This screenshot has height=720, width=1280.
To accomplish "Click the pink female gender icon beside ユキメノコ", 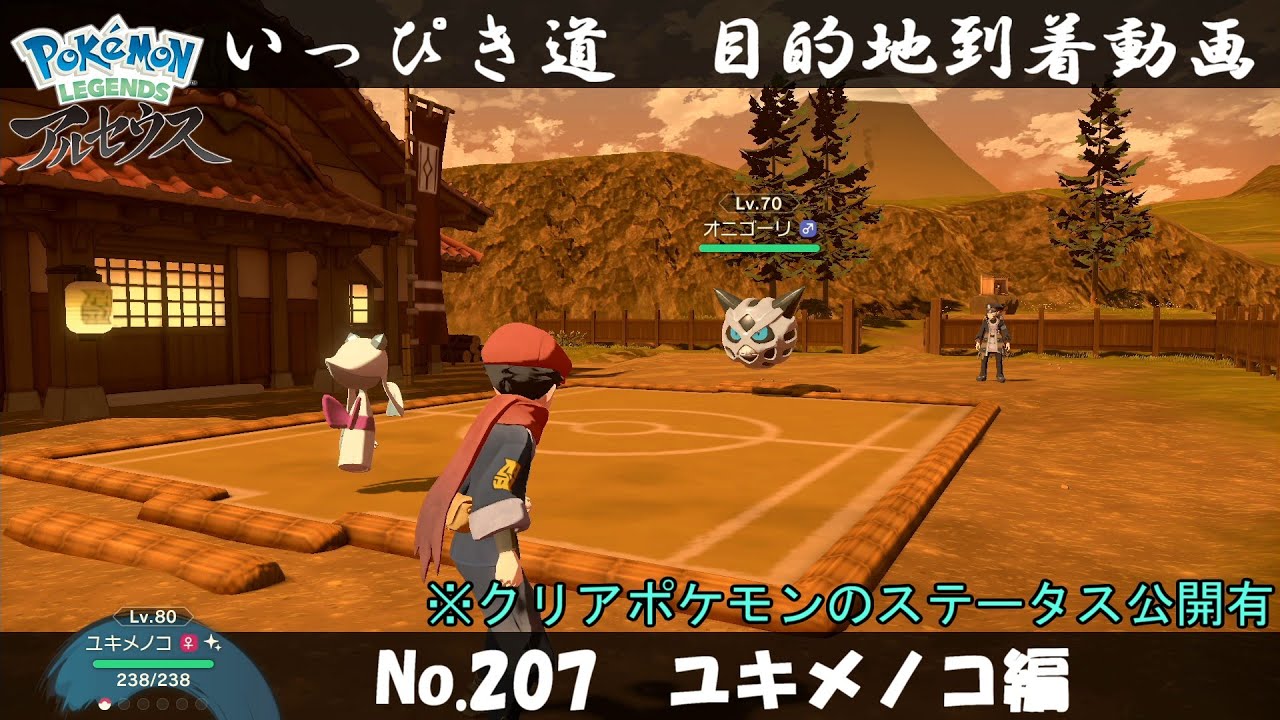I will [188, 644].
